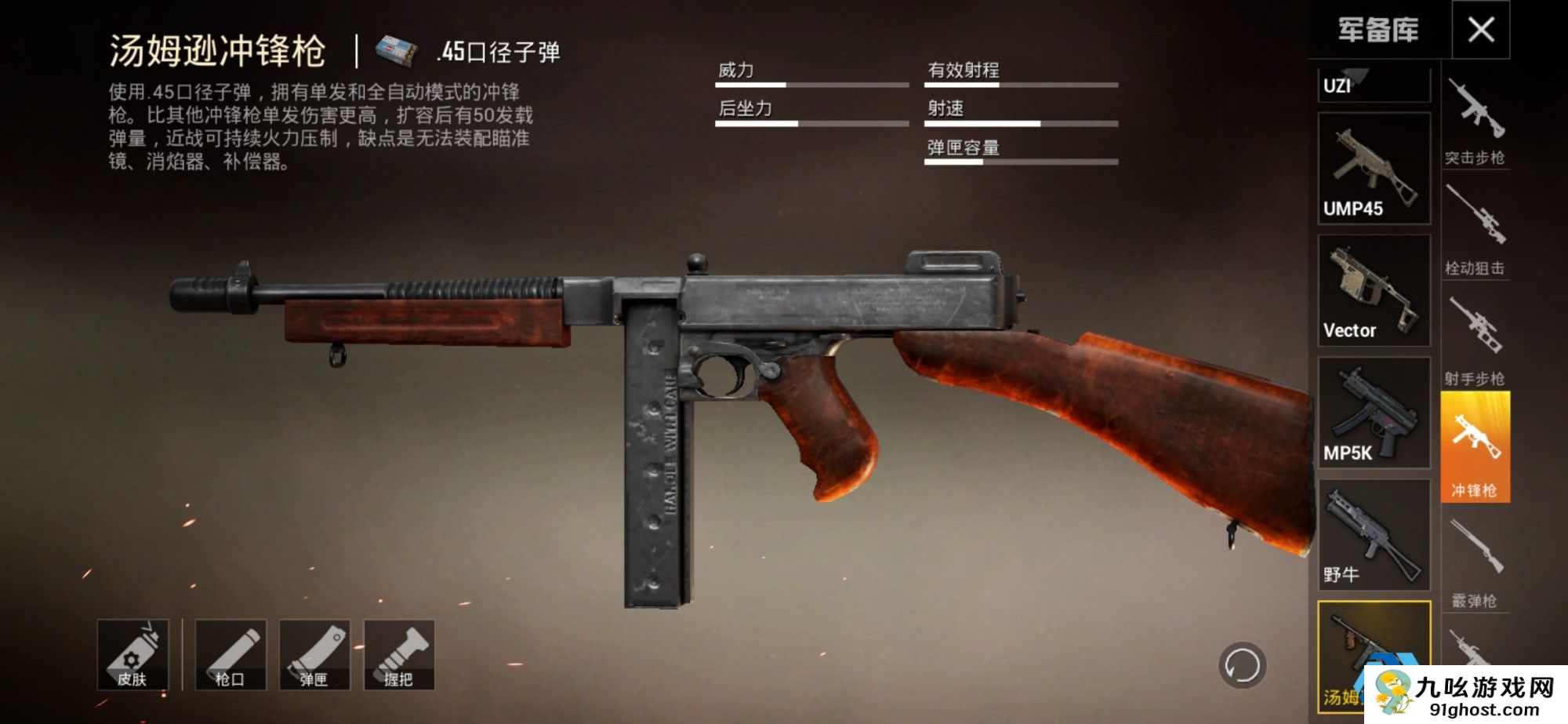Image resolution: width=1568 pixels, height=724 pixels.
Task: Open the 弹匣 magazine attachment slot
Action: [x=314, y=655]
